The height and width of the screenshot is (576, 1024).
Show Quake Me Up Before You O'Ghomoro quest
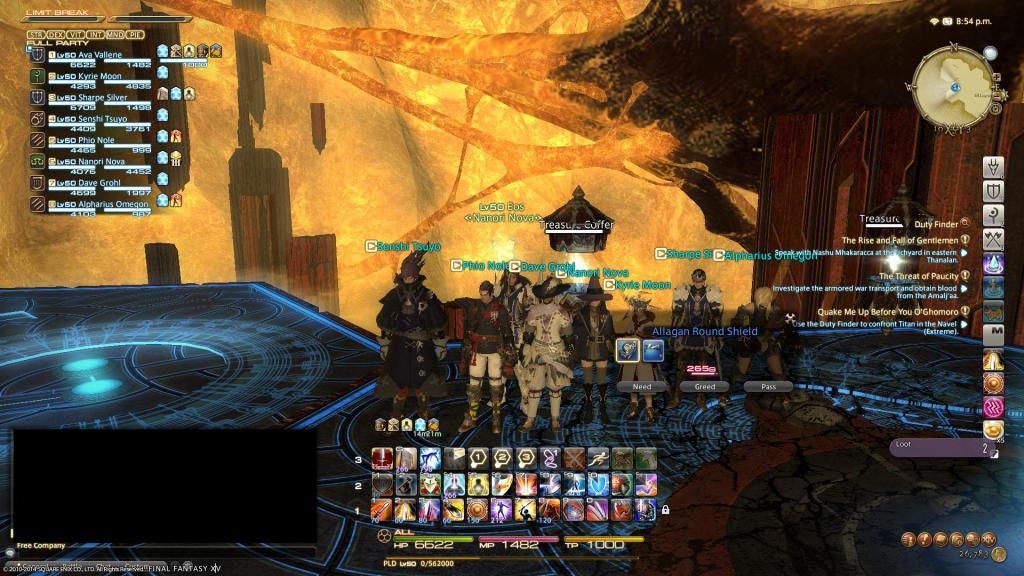click(887, 312)
